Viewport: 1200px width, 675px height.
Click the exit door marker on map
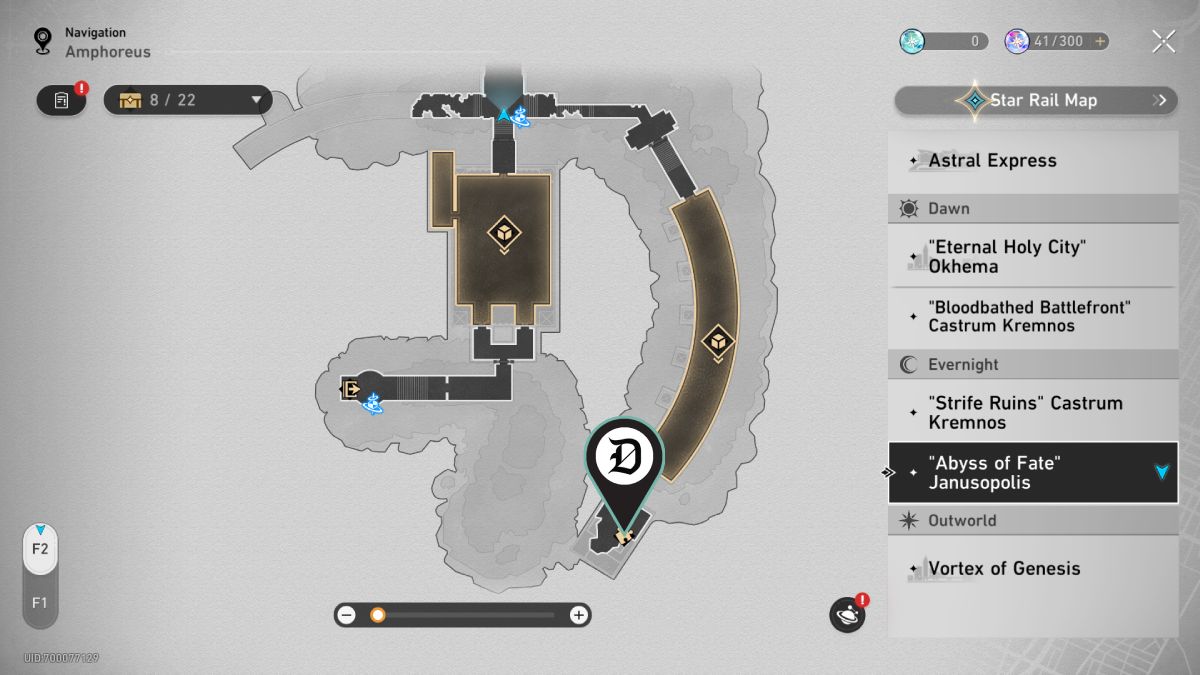(x=350, y=388)
